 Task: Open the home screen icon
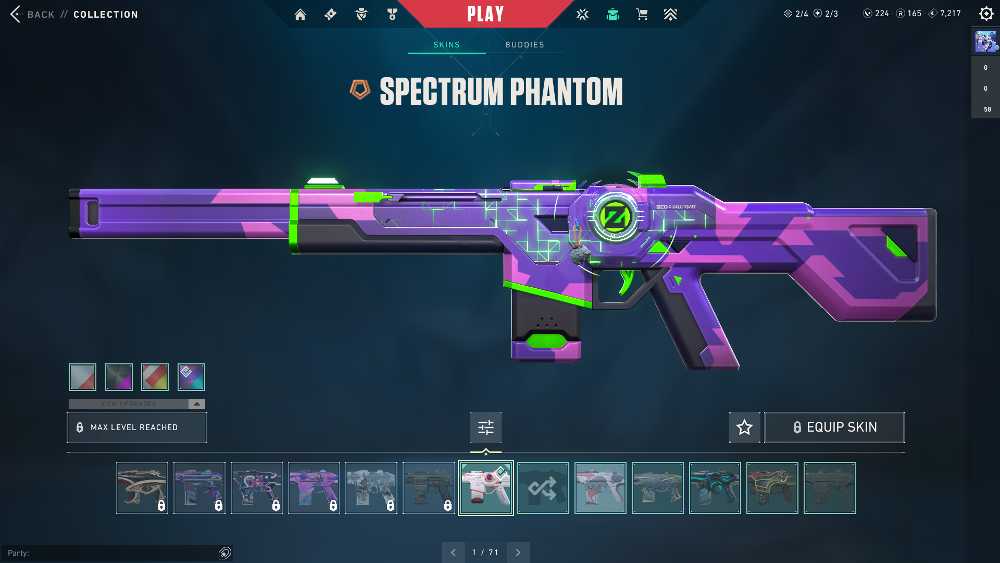coord(301,15)
